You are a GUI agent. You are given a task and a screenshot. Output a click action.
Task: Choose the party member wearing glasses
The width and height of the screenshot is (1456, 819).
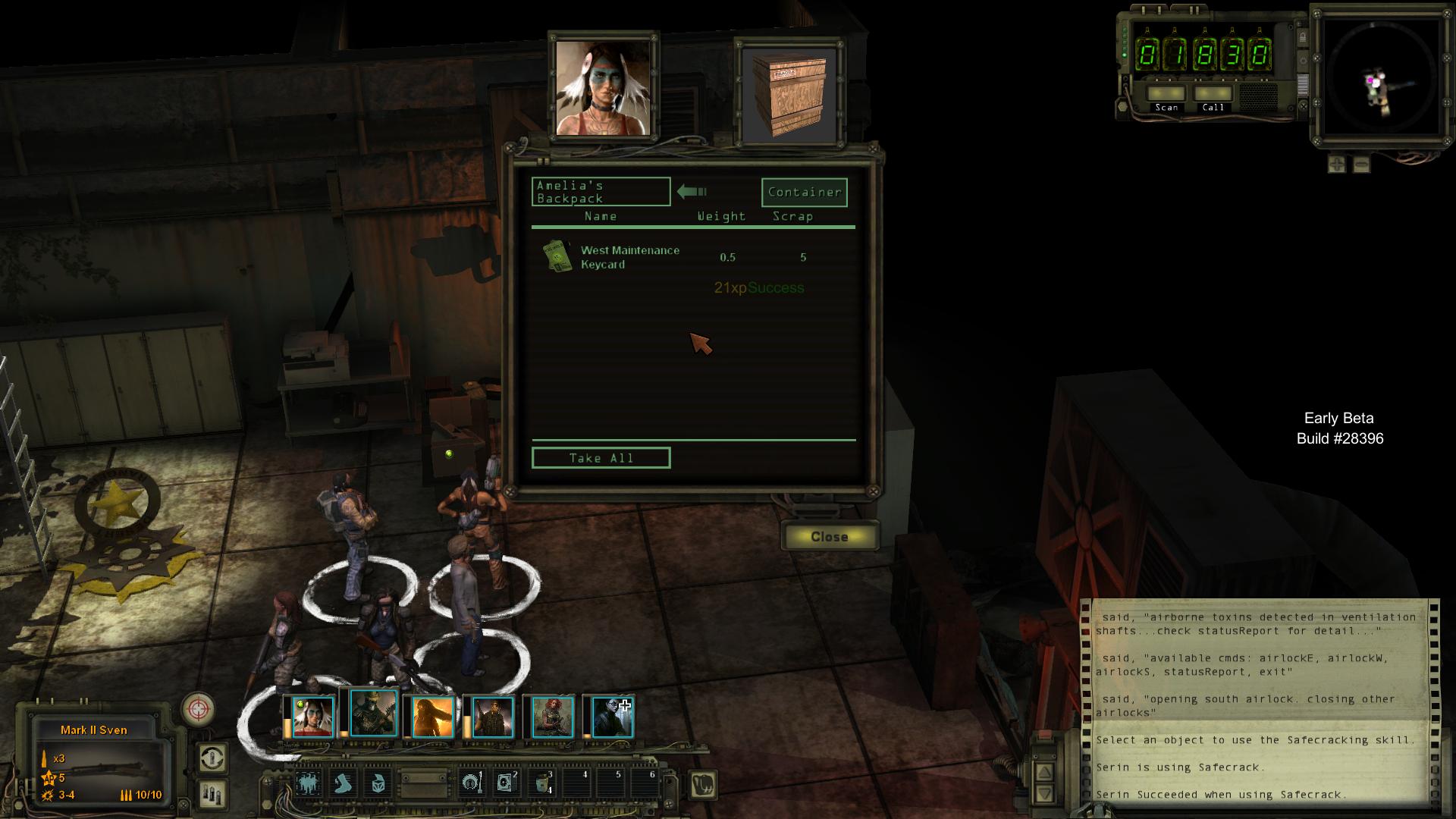tap(611, 717)
